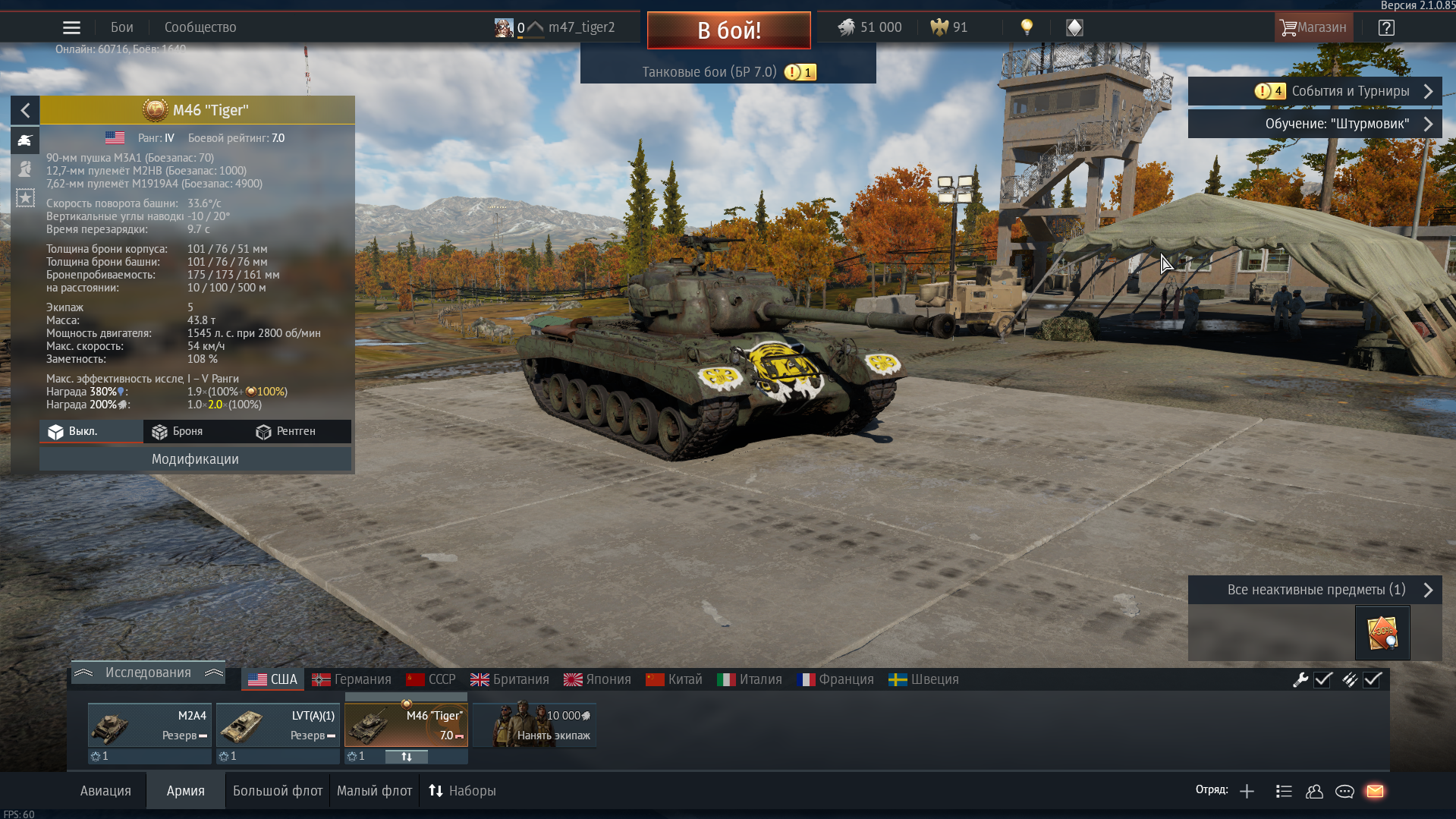Switch to the "Авиация" tab
Screen dimensions: 1456x819
pos(105,791)
